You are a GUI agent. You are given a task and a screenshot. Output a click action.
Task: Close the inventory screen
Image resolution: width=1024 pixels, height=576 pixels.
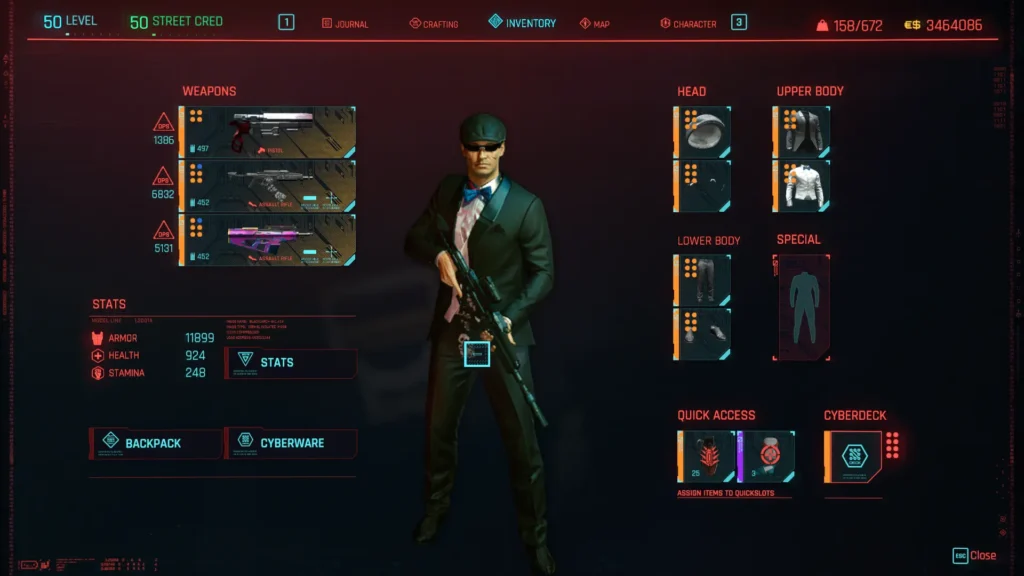[975, 556]
